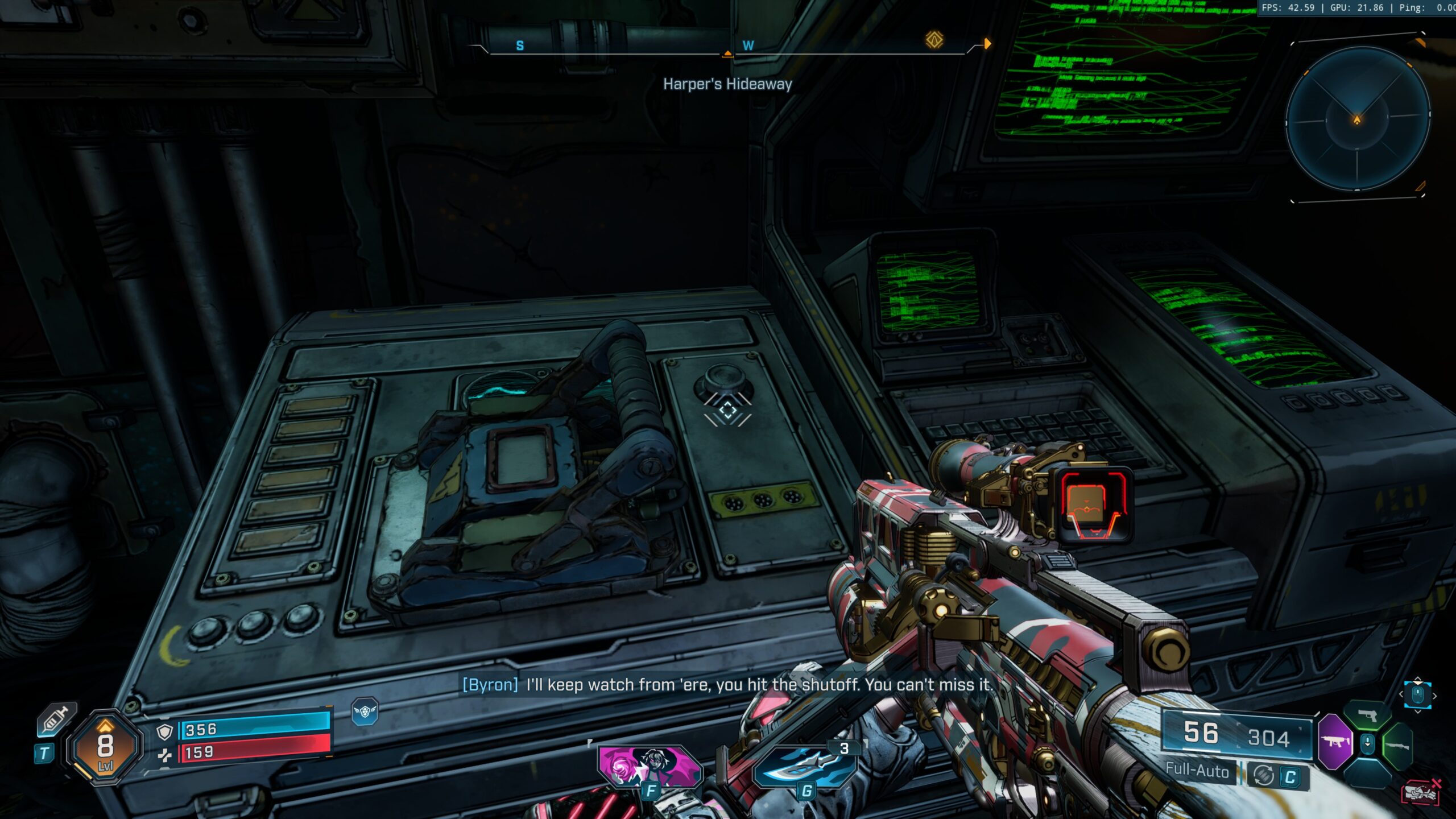Click the Harper's Hideaway location title
The width and height of the screenshot is (1456, 819).
click(x=729, y=84)
